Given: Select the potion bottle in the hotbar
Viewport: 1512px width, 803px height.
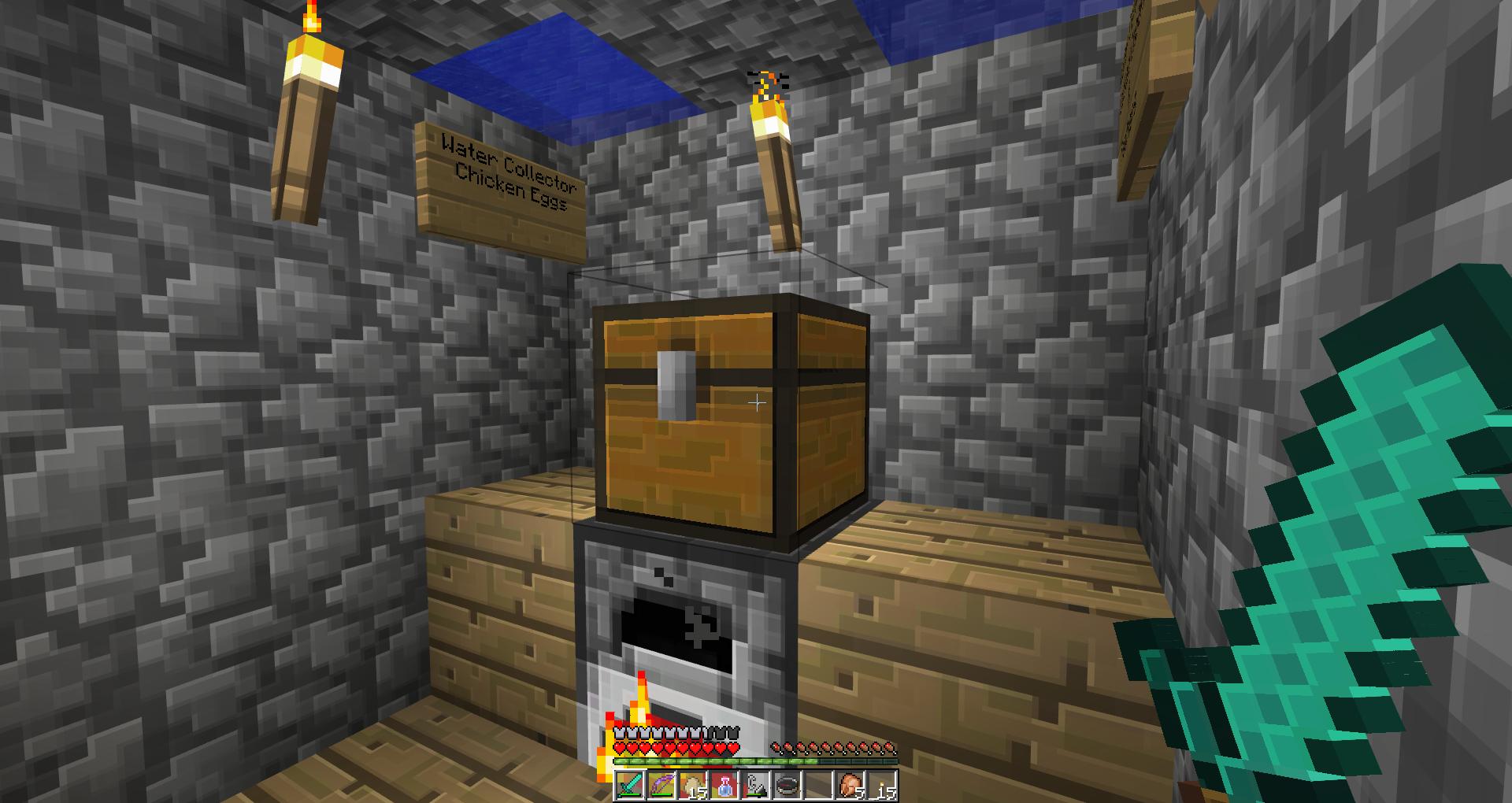Looking at the screenshot, I should 724,786.
